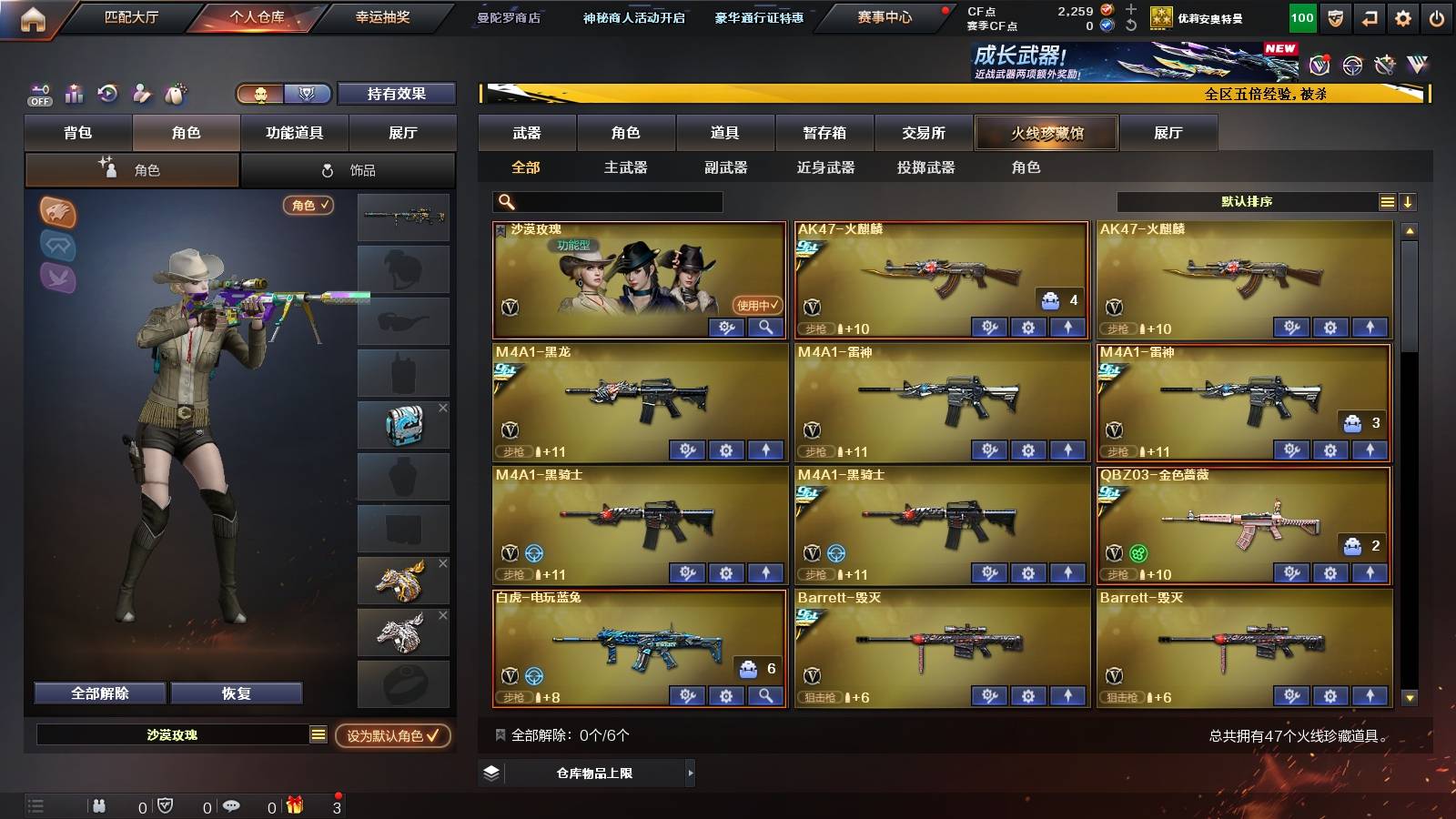Click the ranking bar-chart icon above the backpack tabs

tap(74, 94)
